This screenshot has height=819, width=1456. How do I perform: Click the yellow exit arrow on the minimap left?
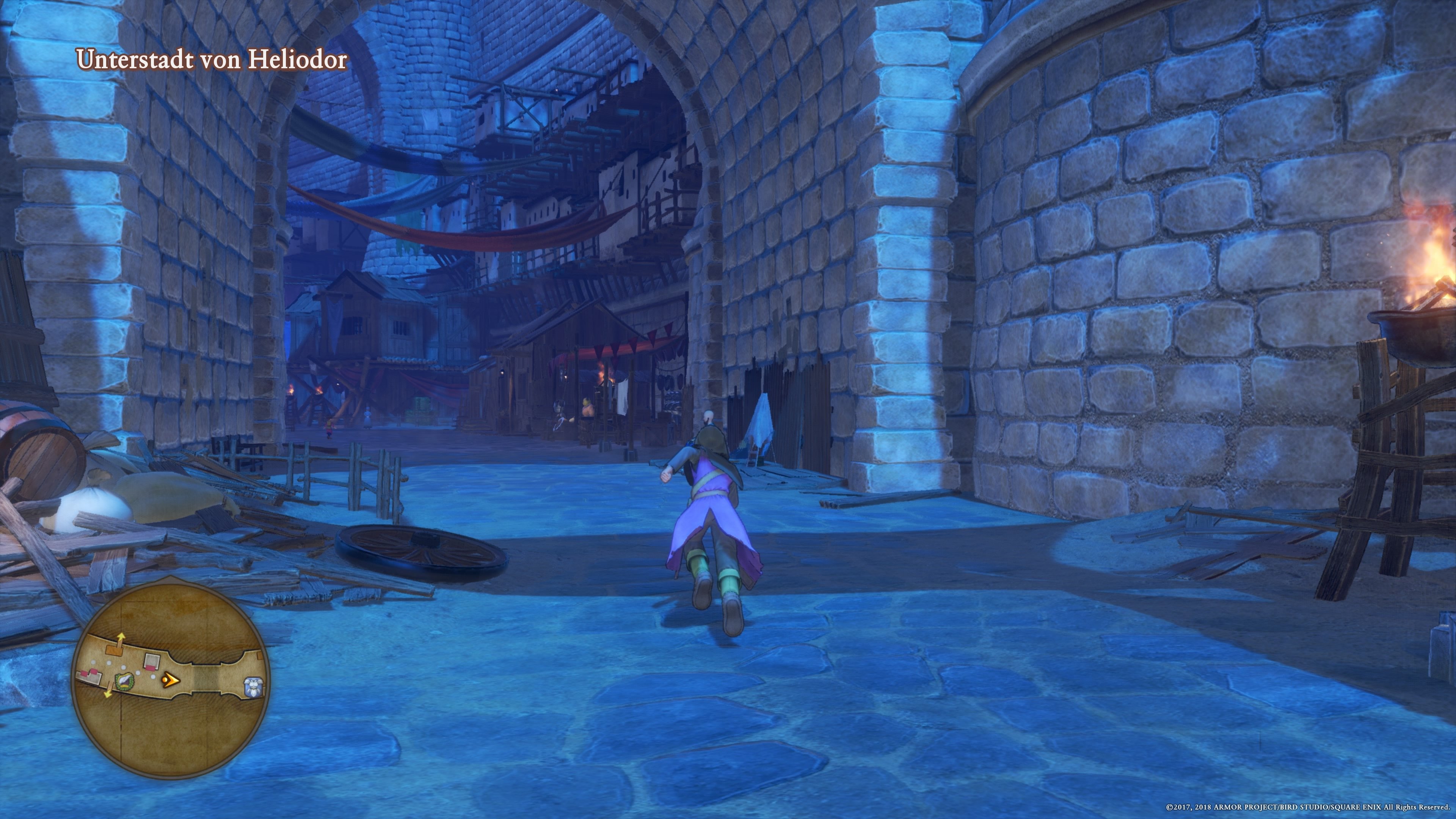[x=108, y=694]
